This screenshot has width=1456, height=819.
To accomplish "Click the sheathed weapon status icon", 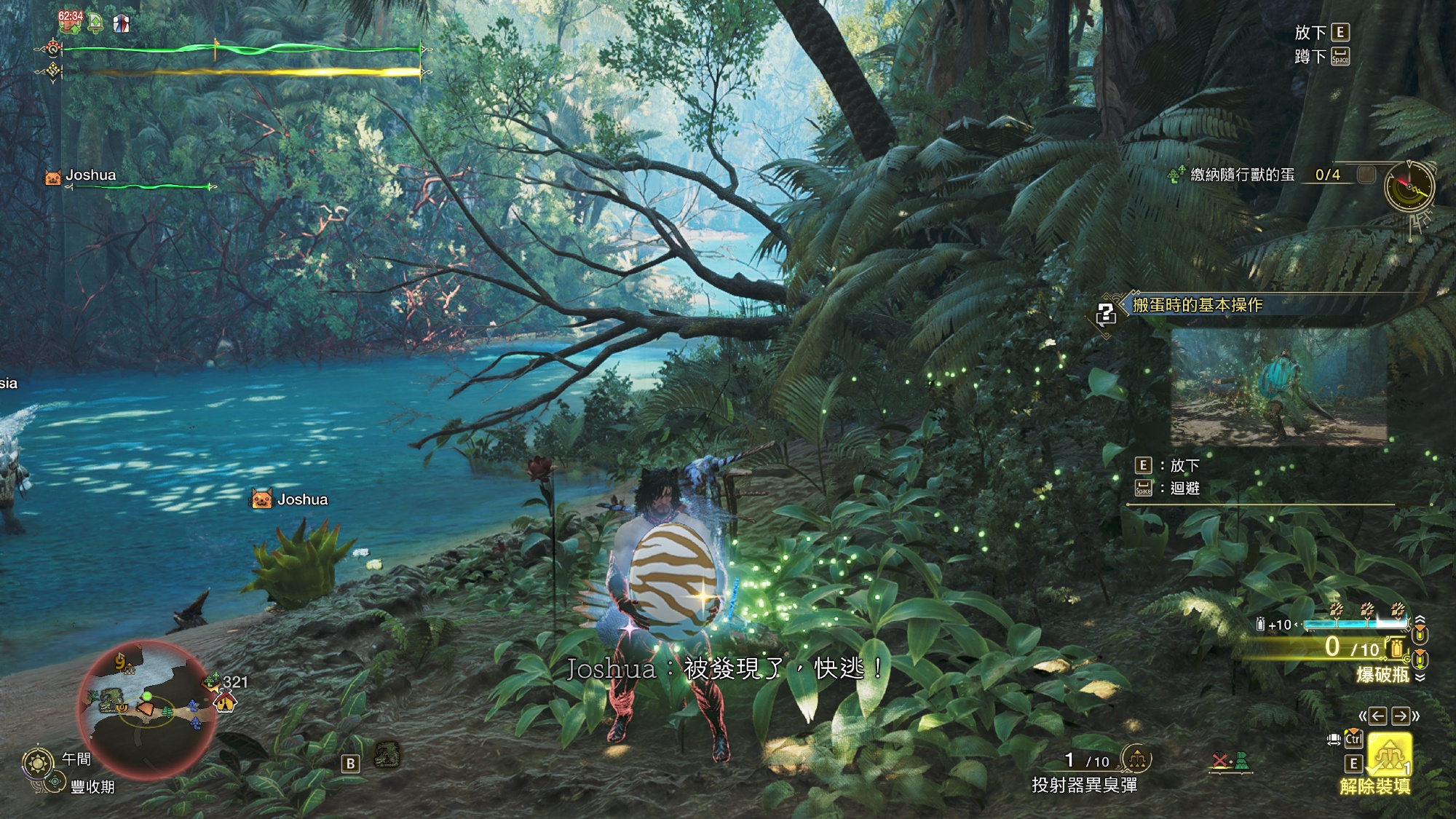I will pyautogui.click(x=1230, y=762).
